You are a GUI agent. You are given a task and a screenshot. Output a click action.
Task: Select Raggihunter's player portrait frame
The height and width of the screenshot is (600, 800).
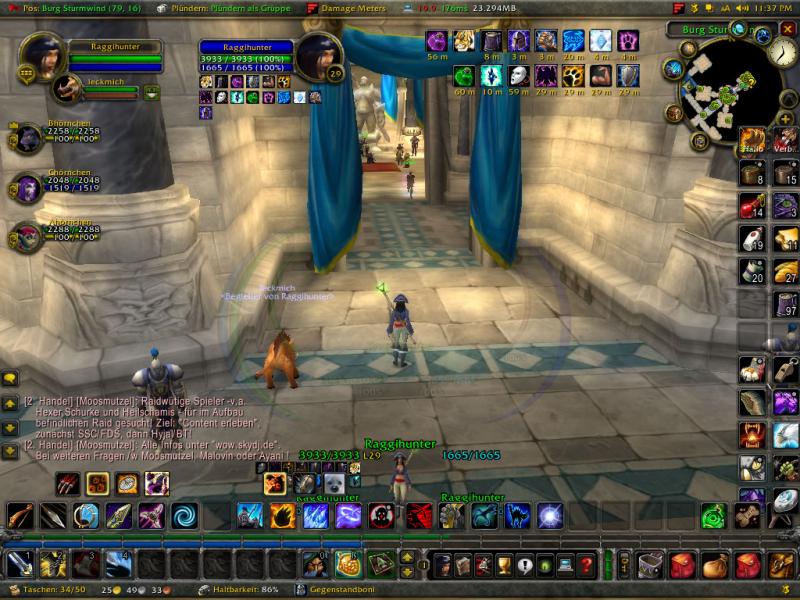pyautogui.click(x=42, y=55)
